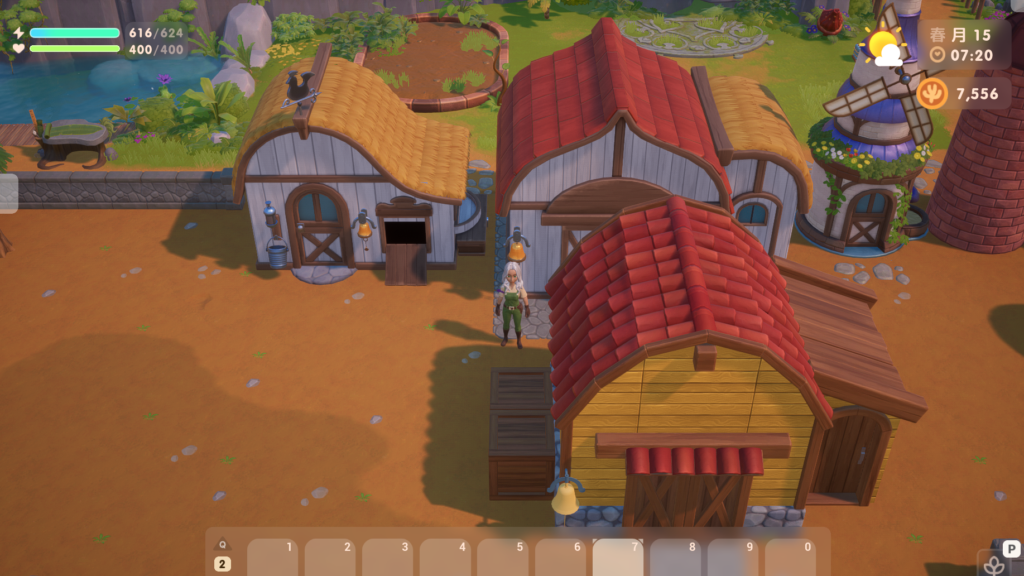Select the highlighted hotbar slot 7
Image resolution: width=1024 pixels, height=576 pixels.
point(617,558)
